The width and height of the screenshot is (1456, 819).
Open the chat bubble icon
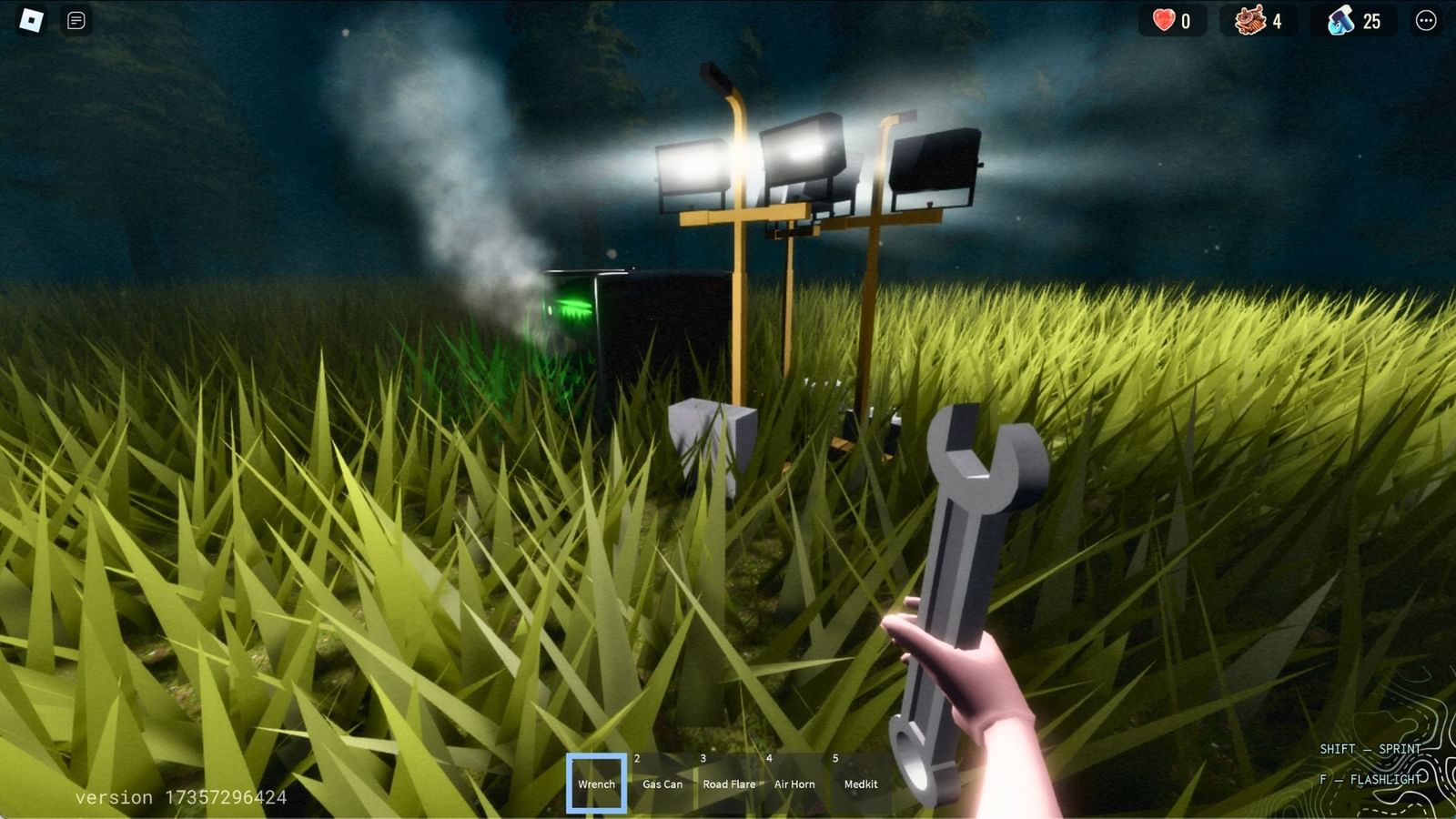tap(76, 20)
